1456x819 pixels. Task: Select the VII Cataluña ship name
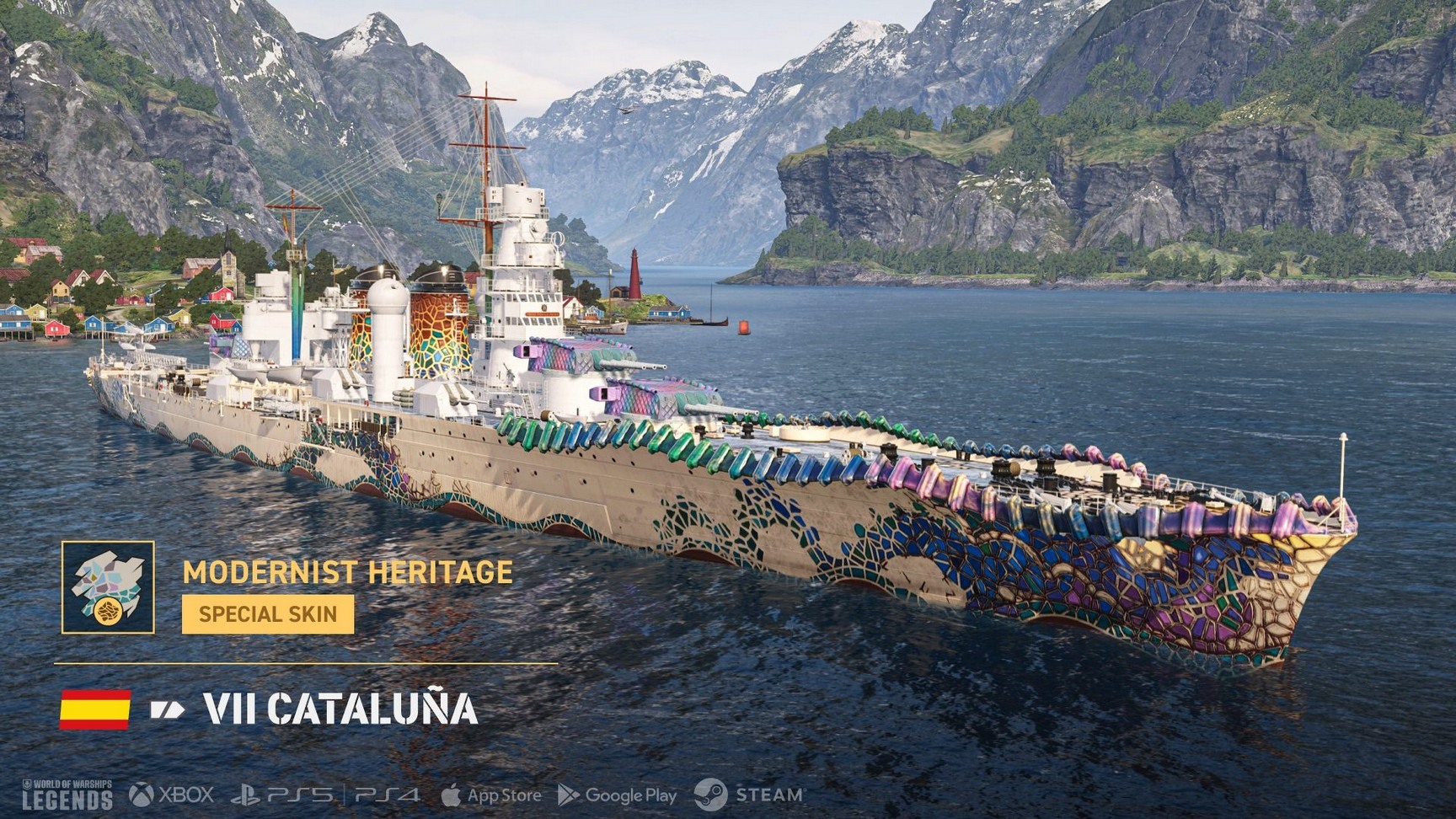pos(340,709)
